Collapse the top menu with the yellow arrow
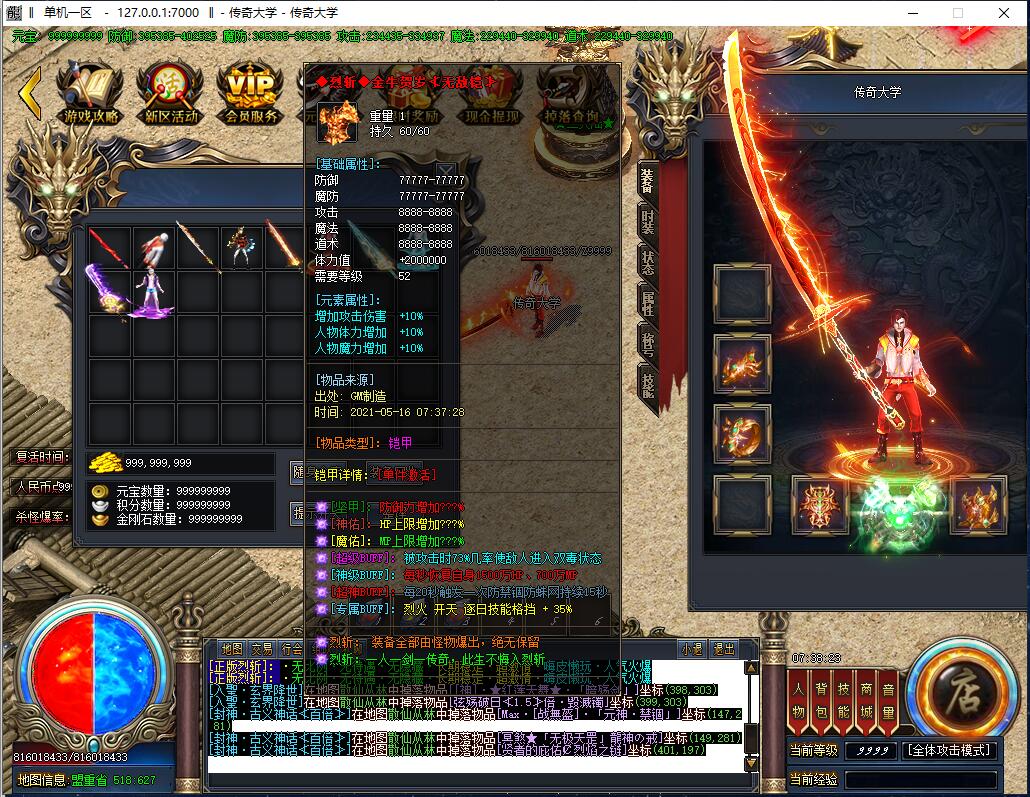 click(30, 93)
